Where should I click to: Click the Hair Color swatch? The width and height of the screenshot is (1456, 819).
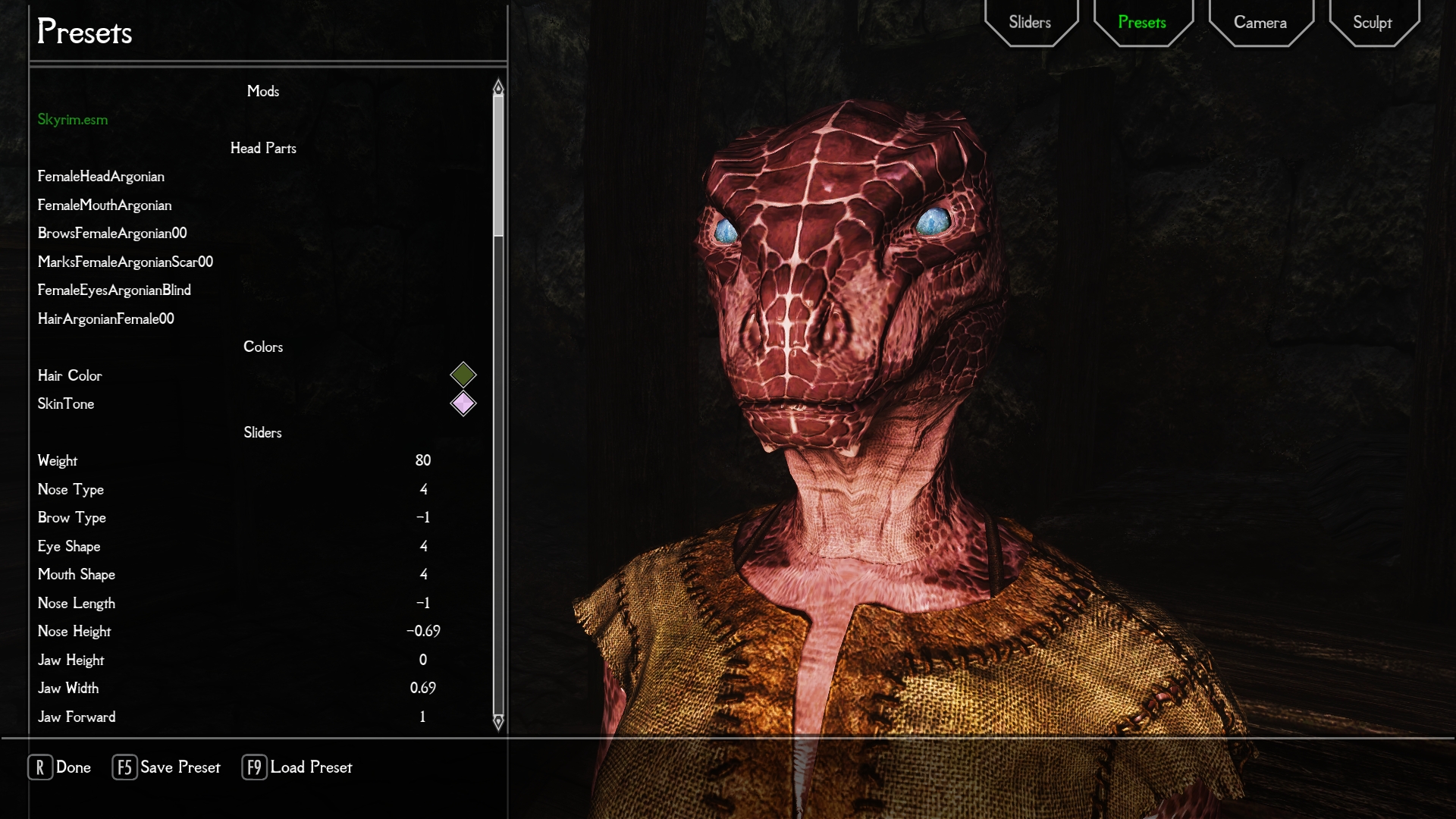463,375
